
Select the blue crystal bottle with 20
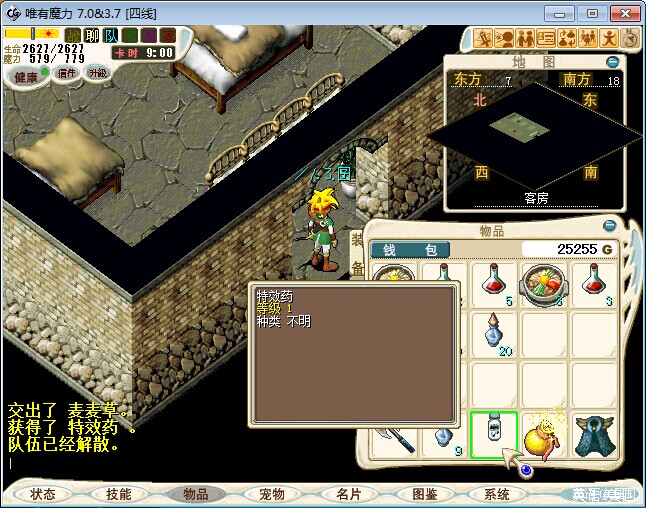tap(494, 334)
